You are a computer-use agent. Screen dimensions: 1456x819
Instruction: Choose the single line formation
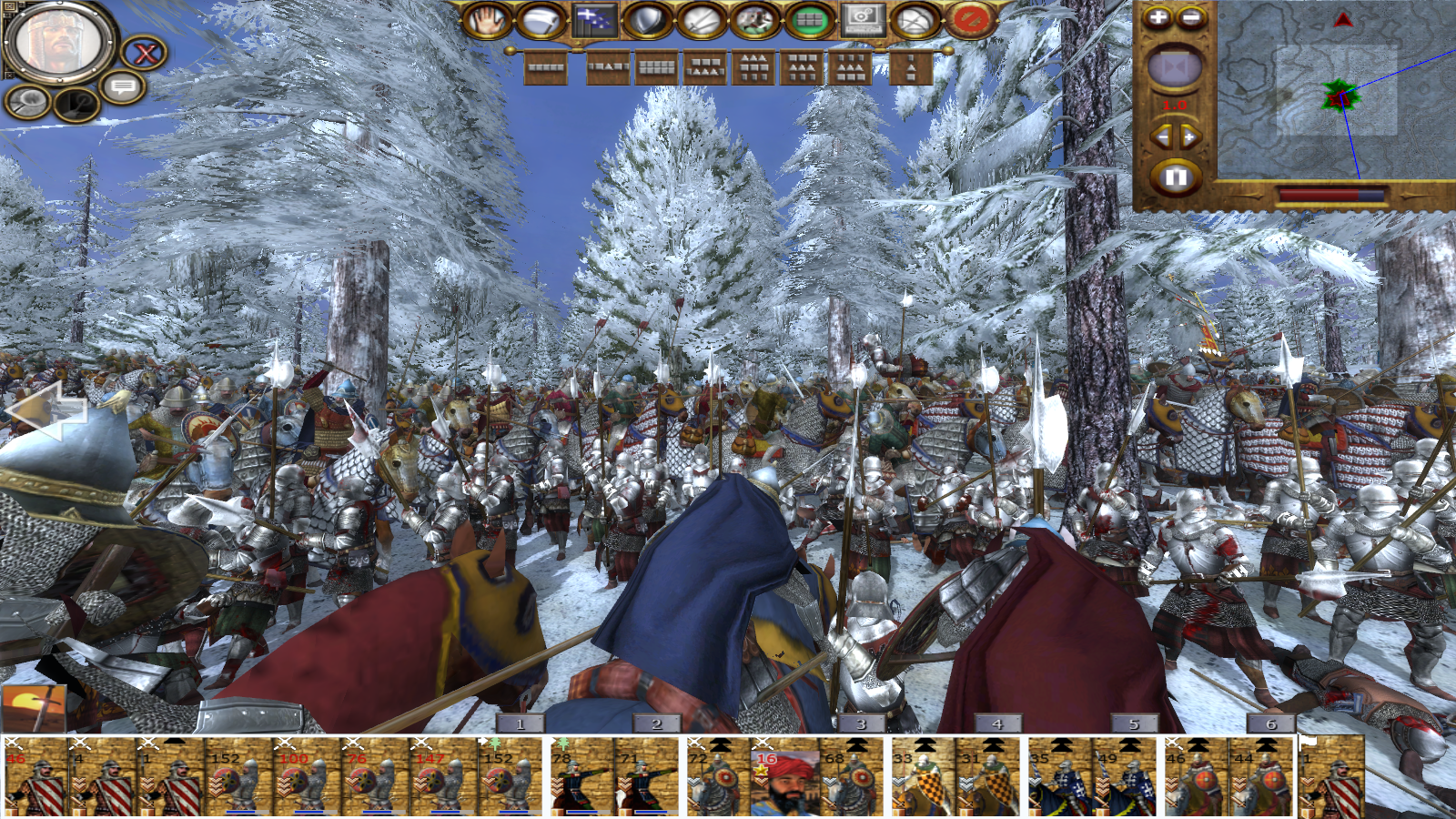click(x=546, y=68)
